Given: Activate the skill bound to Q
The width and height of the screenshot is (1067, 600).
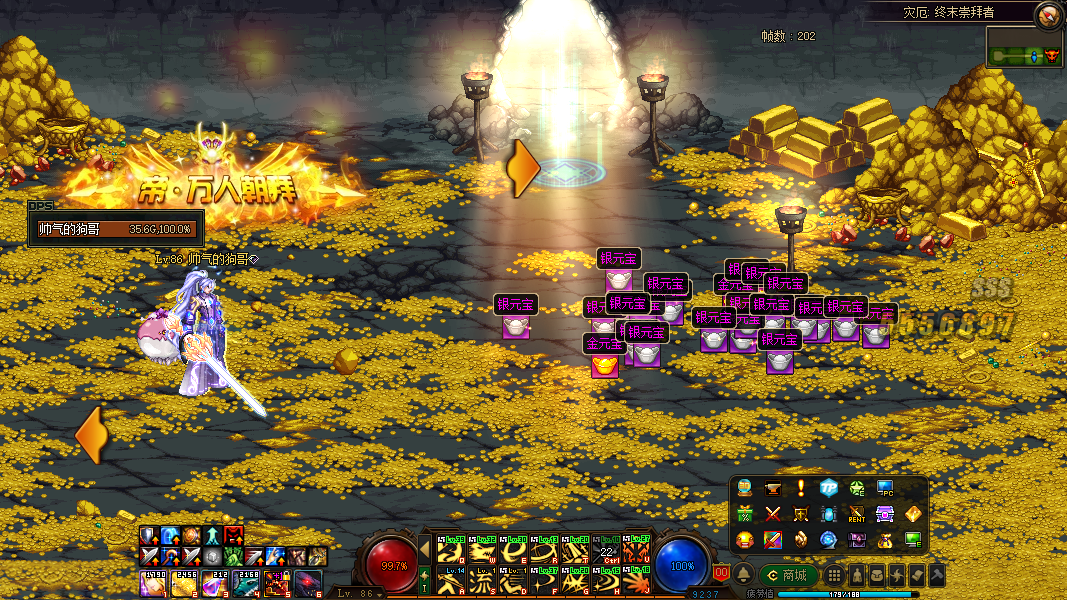Looking at the screenshot, I should tap(449, 550).
